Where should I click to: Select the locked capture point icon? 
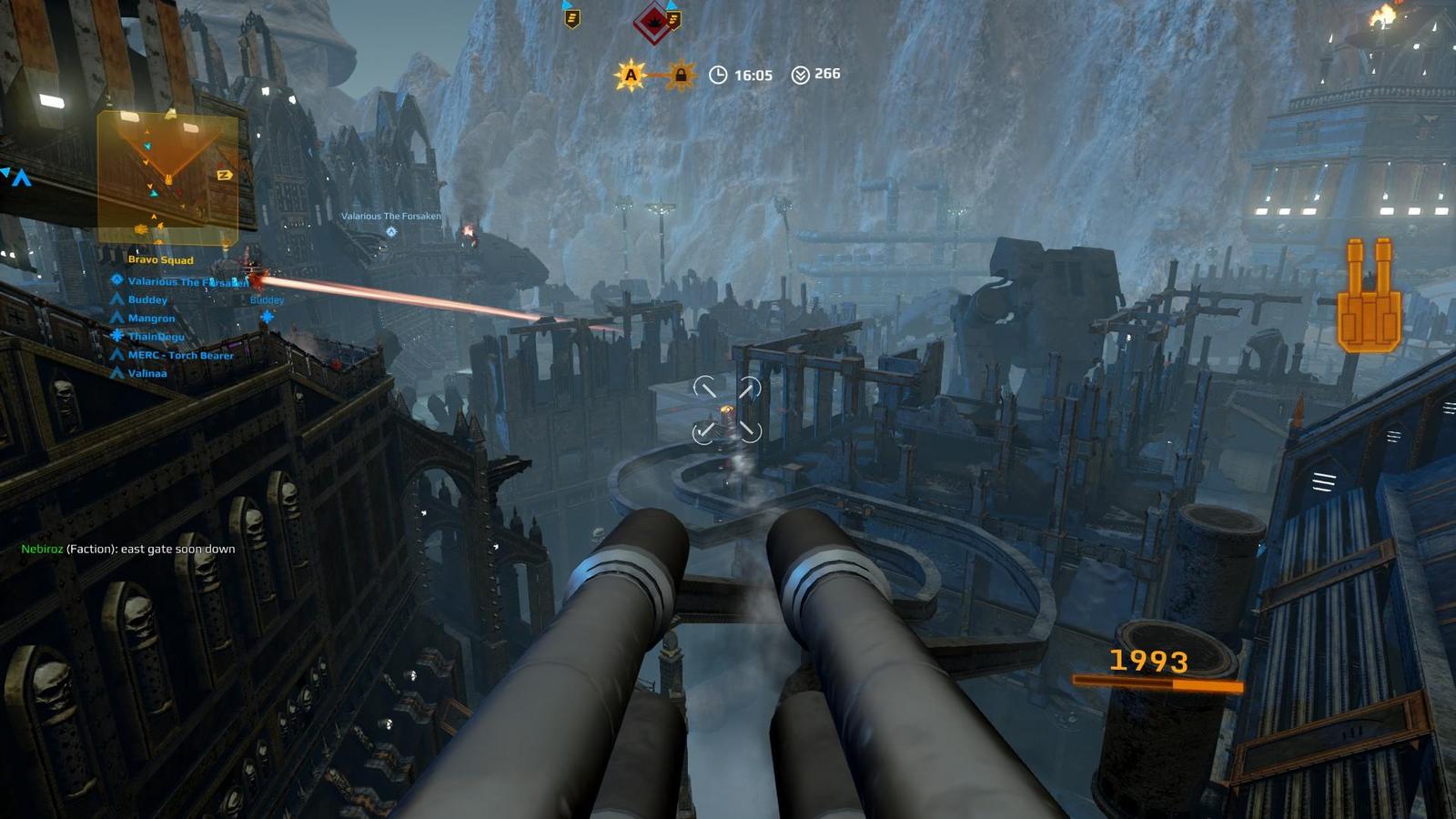(680, 76)
